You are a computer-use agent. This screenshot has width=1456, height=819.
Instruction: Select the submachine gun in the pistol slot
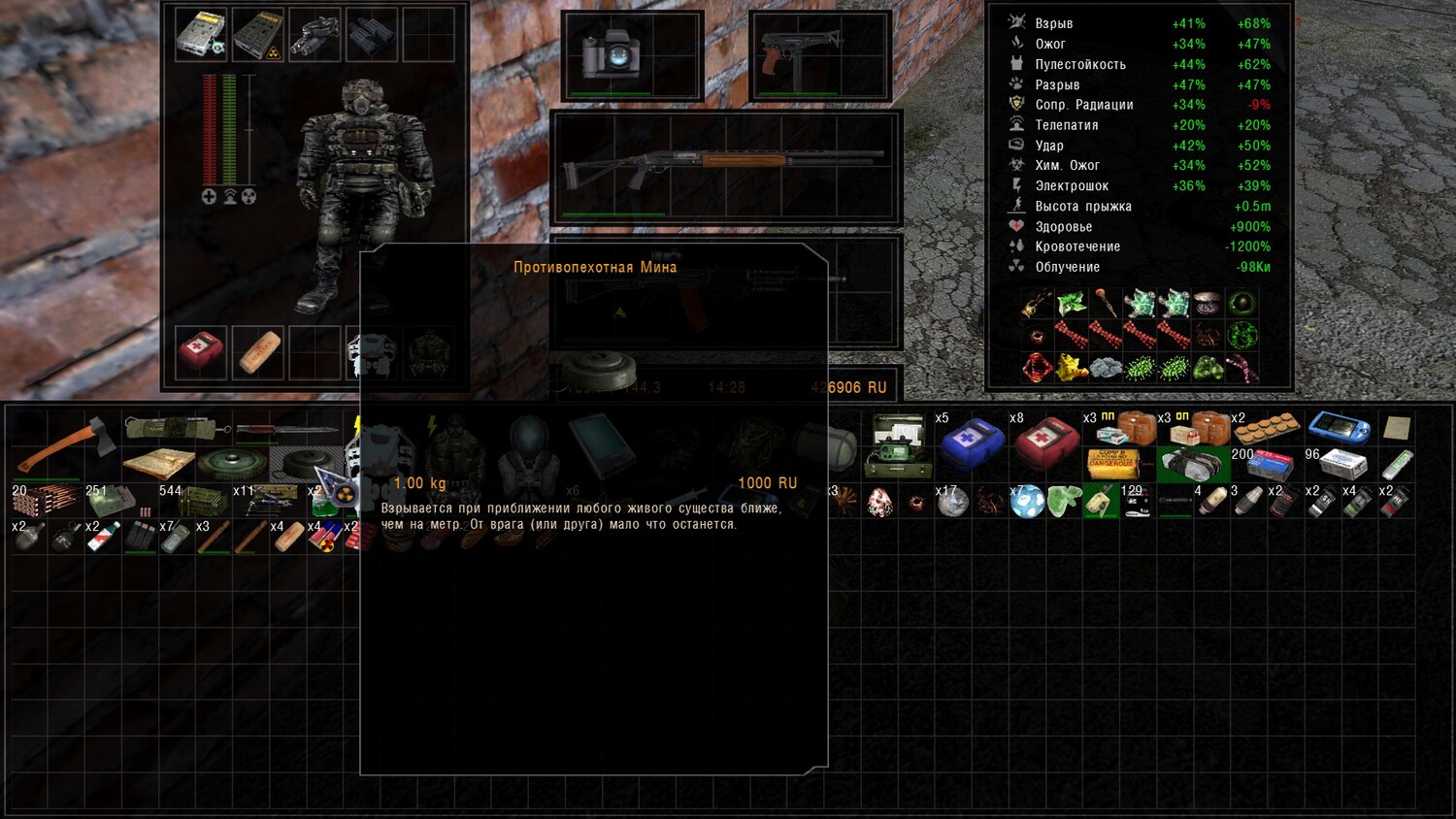[x=820, y=53]
